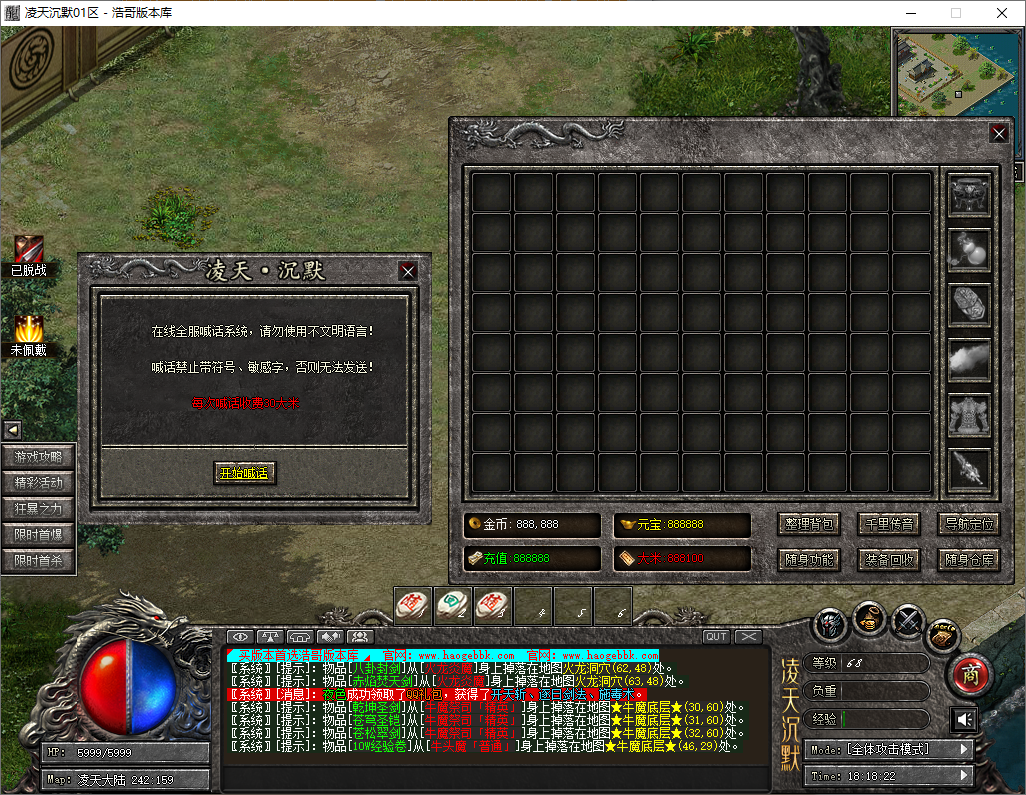
Task: Open the 千里传音 function
Action: pos(889,524)
